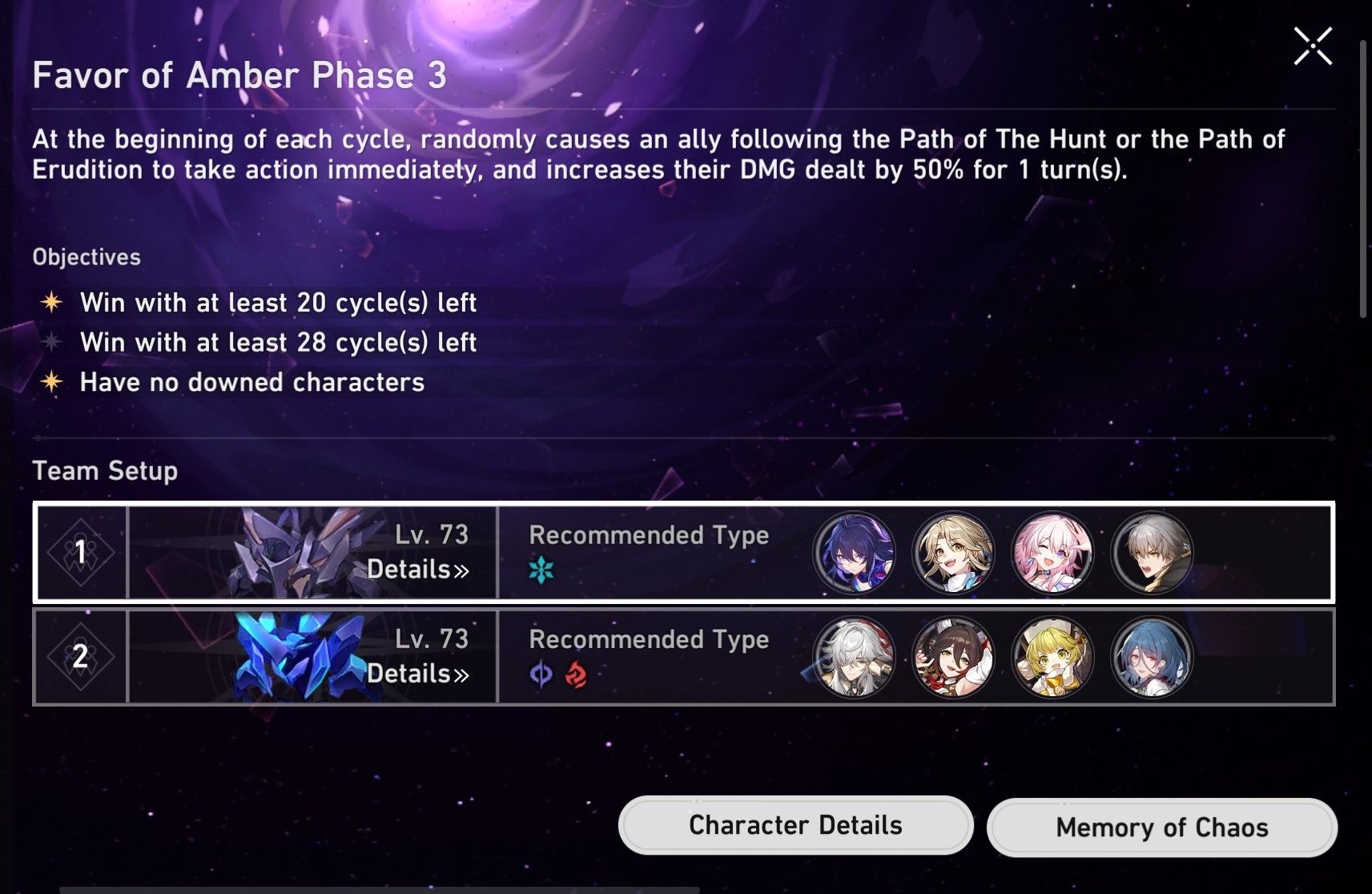Open Character Details
This screenshot has height=894, width=1372.
(x=796, y=824)
